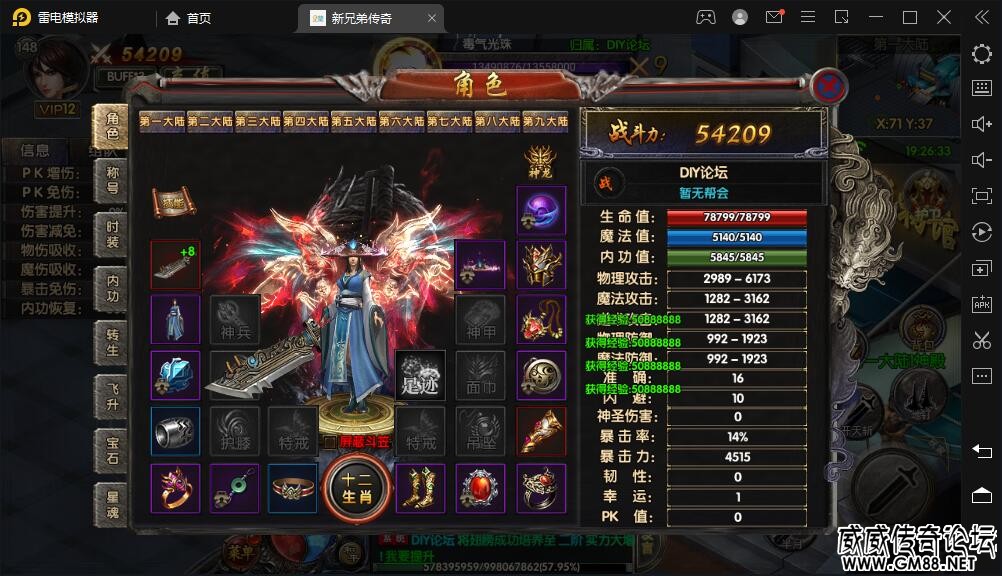
Task: Show the 宝石 gem tab
Action: point(112,451)
